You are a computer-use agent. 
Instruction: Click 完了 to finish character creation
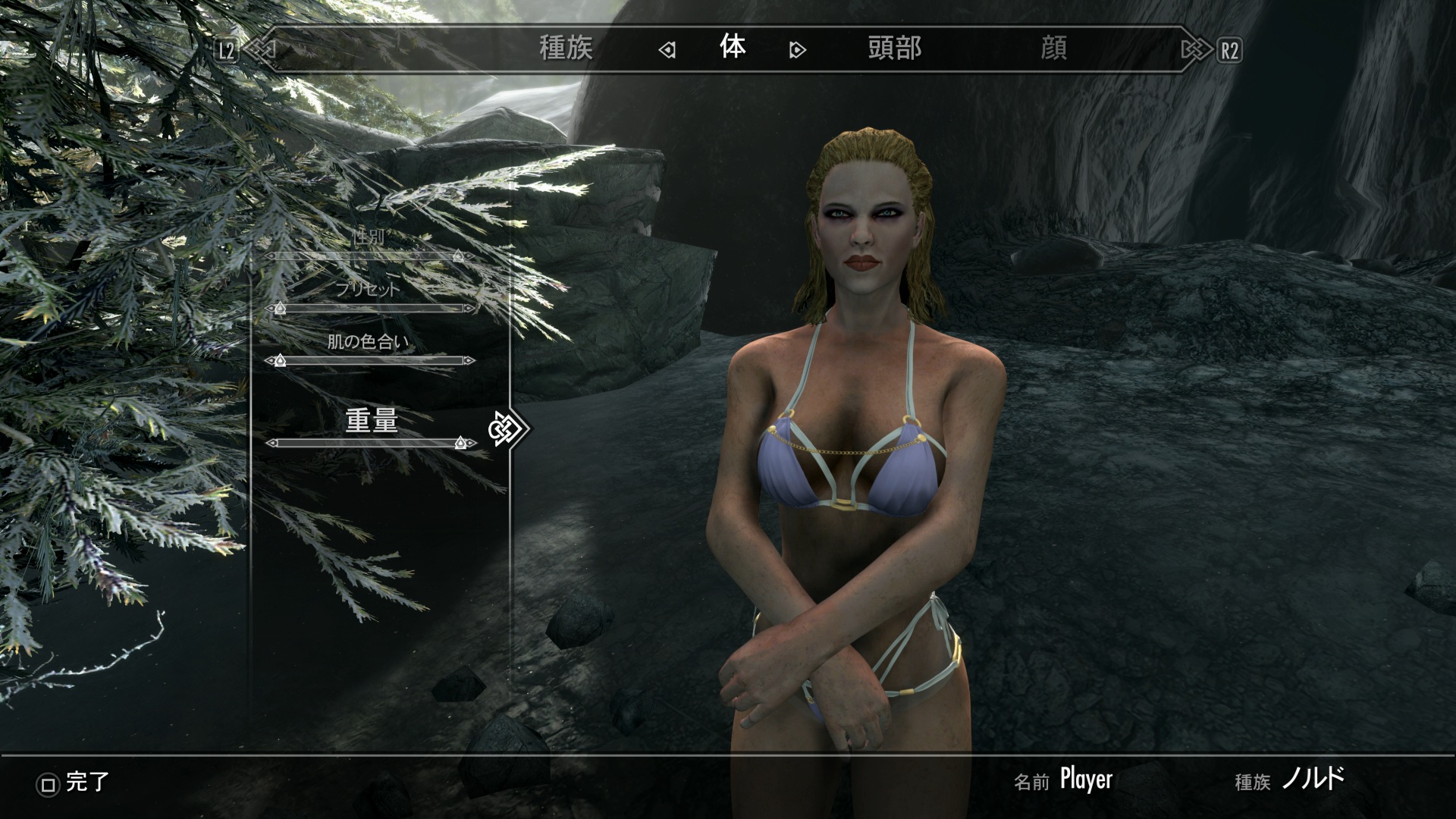[74, 783]
